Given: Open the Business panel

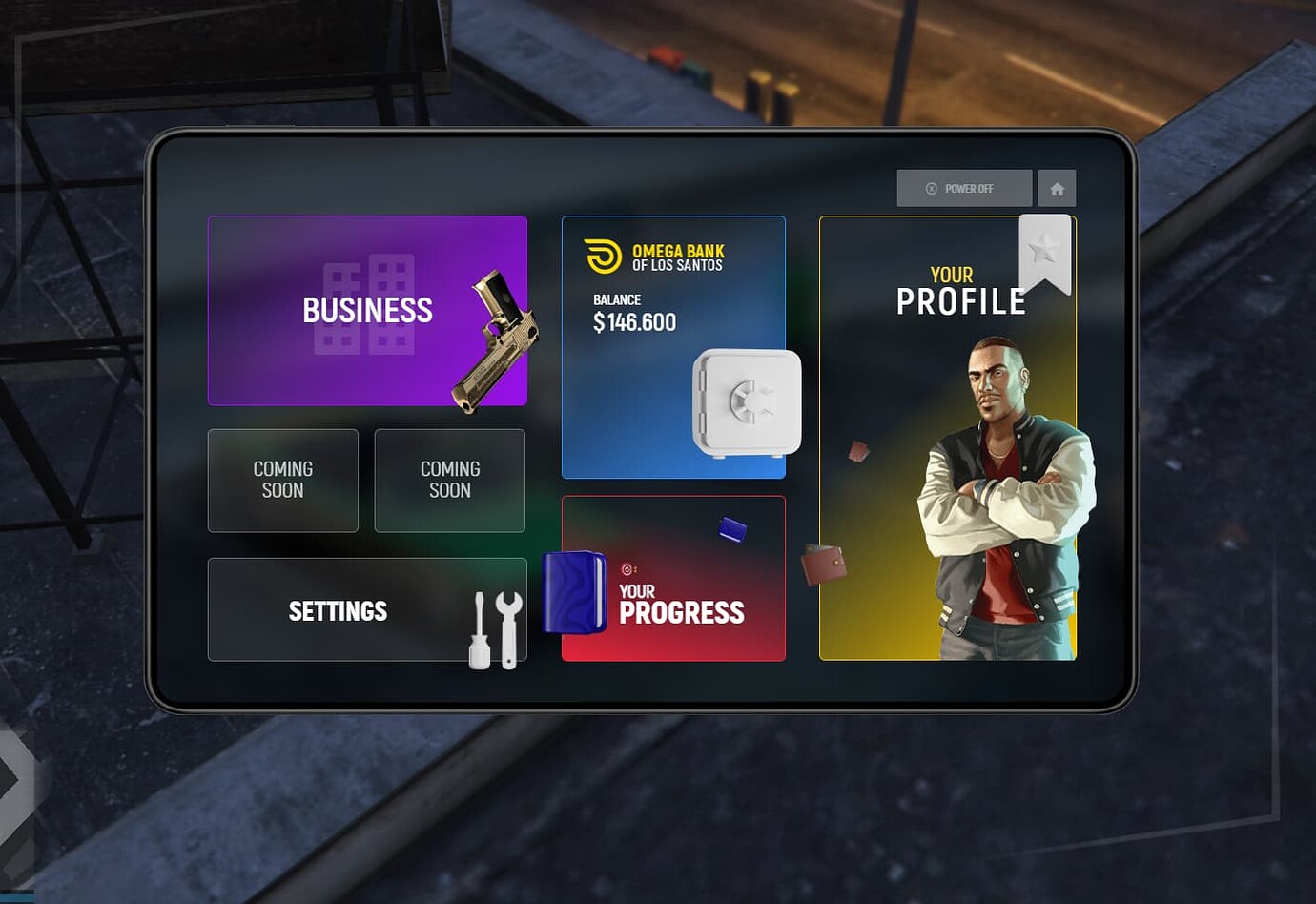Looking at the screenshot, I should 367,311.
